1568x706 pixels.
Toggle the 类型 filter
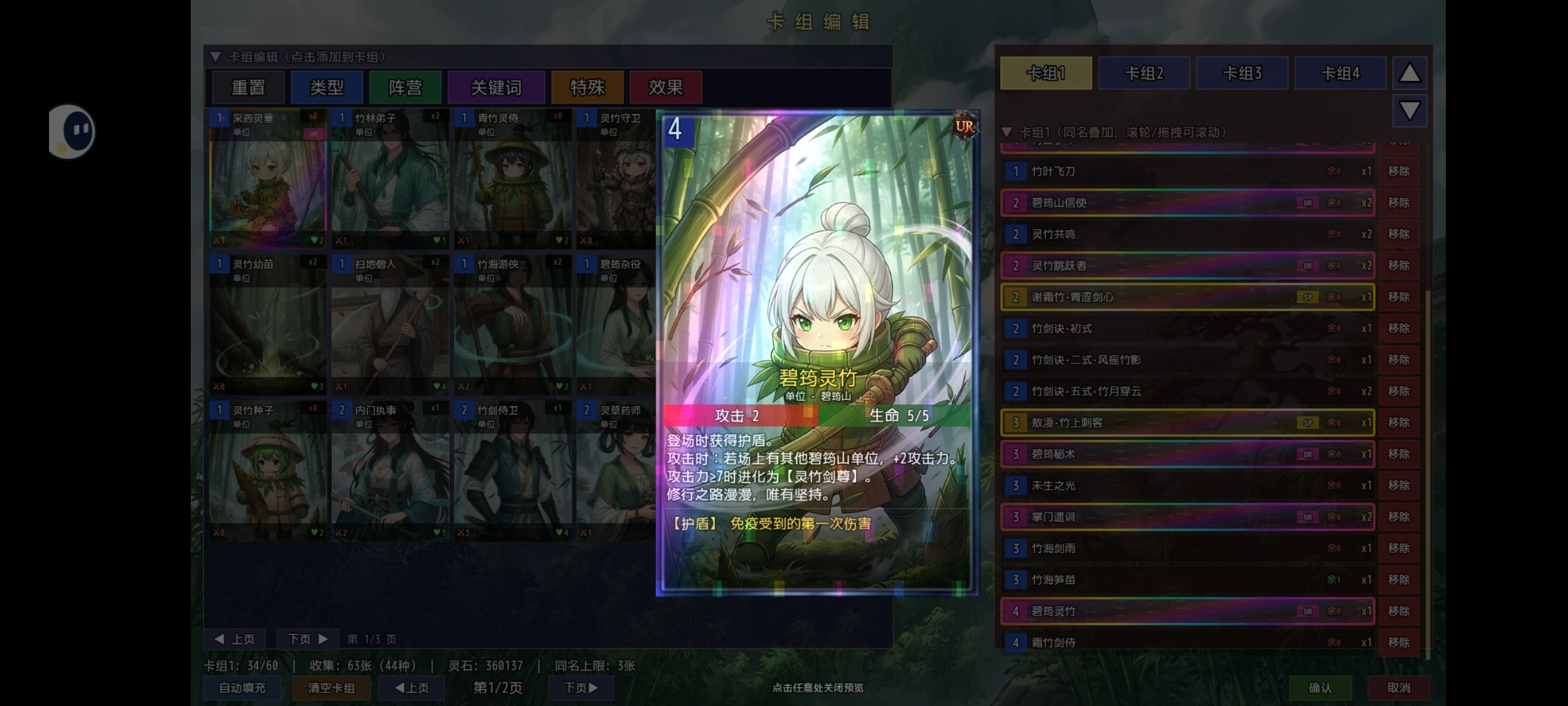327,87
